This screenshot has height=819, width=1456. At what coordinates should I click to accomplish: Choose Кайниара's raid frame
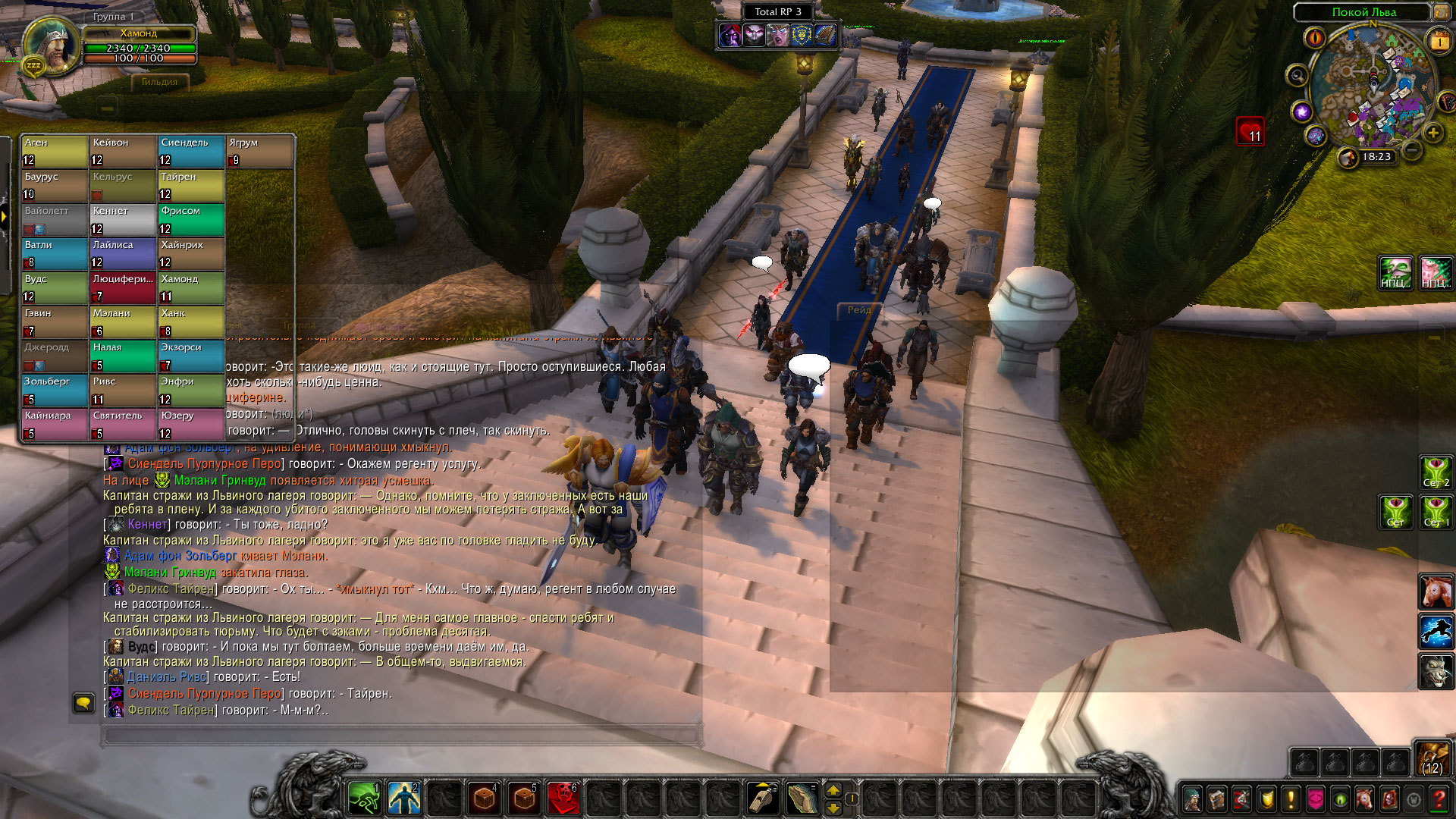(x=55, y=425)
